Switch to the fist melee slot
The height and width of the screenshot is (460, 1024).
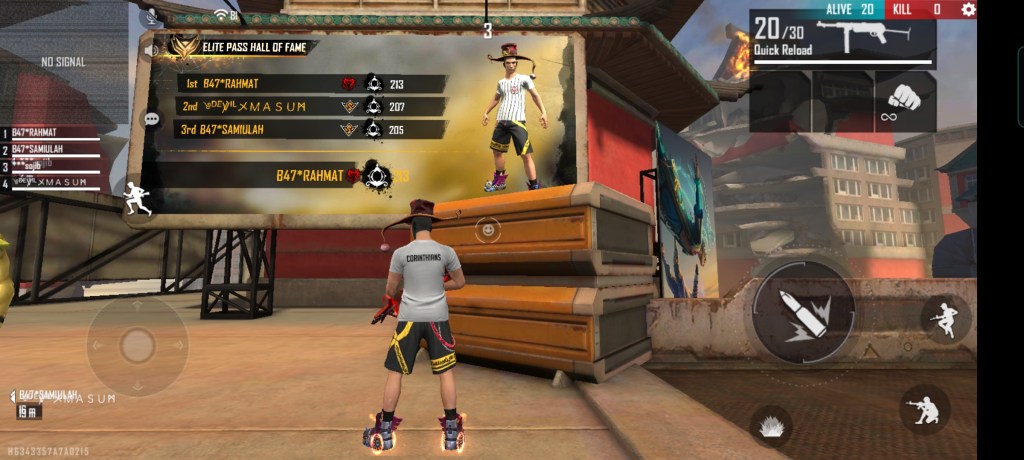(905, 100)
